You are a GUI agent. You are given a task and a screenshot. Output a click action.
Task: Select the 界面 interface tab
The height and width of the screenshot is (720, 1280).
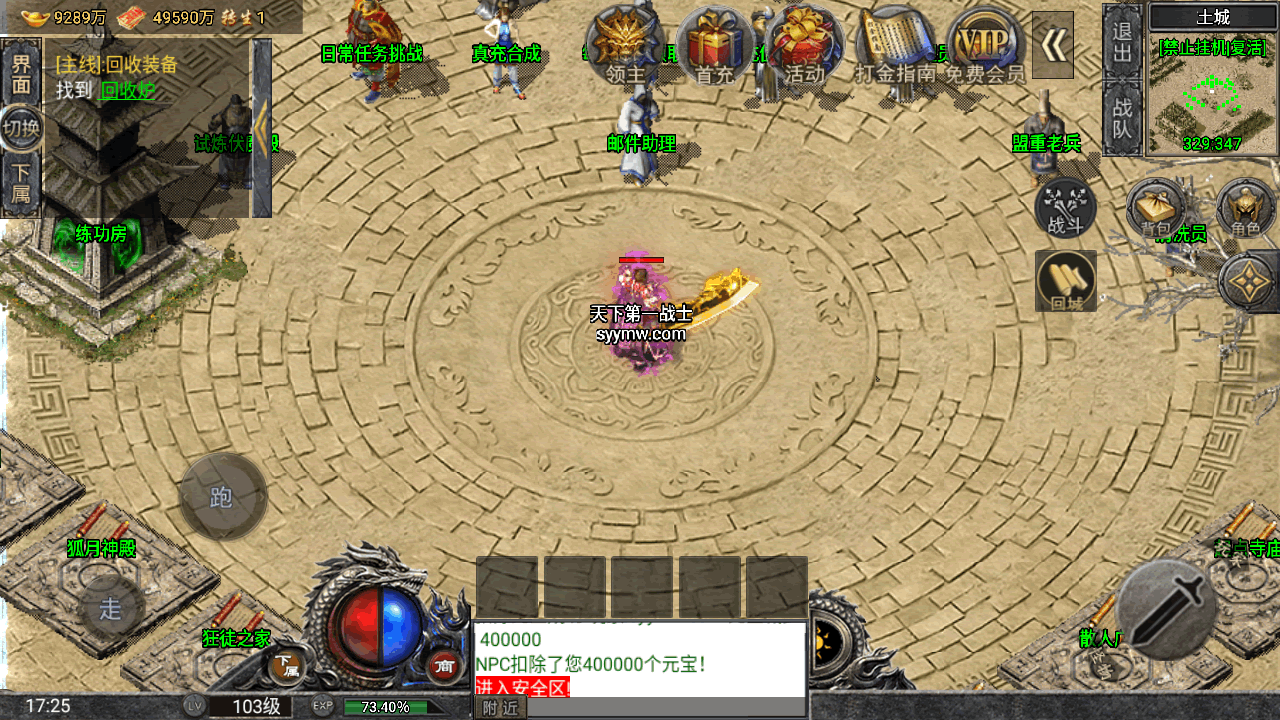(x=21, y=73)
